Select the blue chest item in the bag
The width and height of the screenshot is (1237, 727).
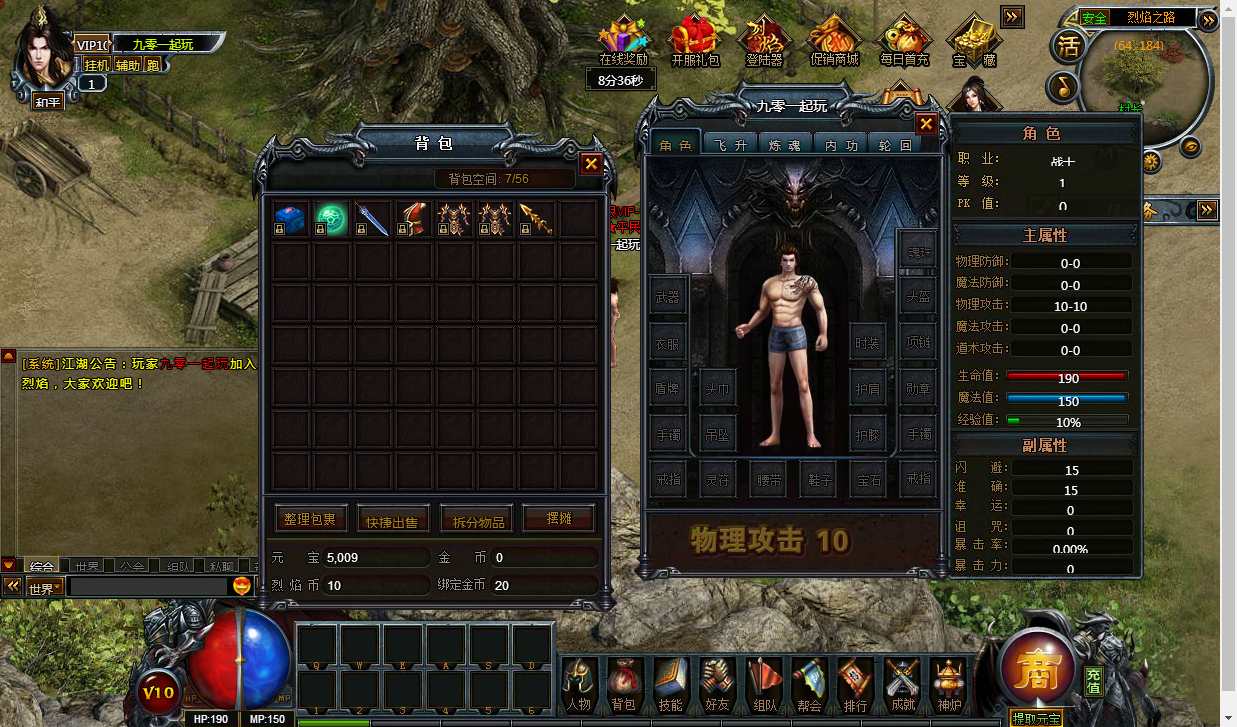click(290, 219)
